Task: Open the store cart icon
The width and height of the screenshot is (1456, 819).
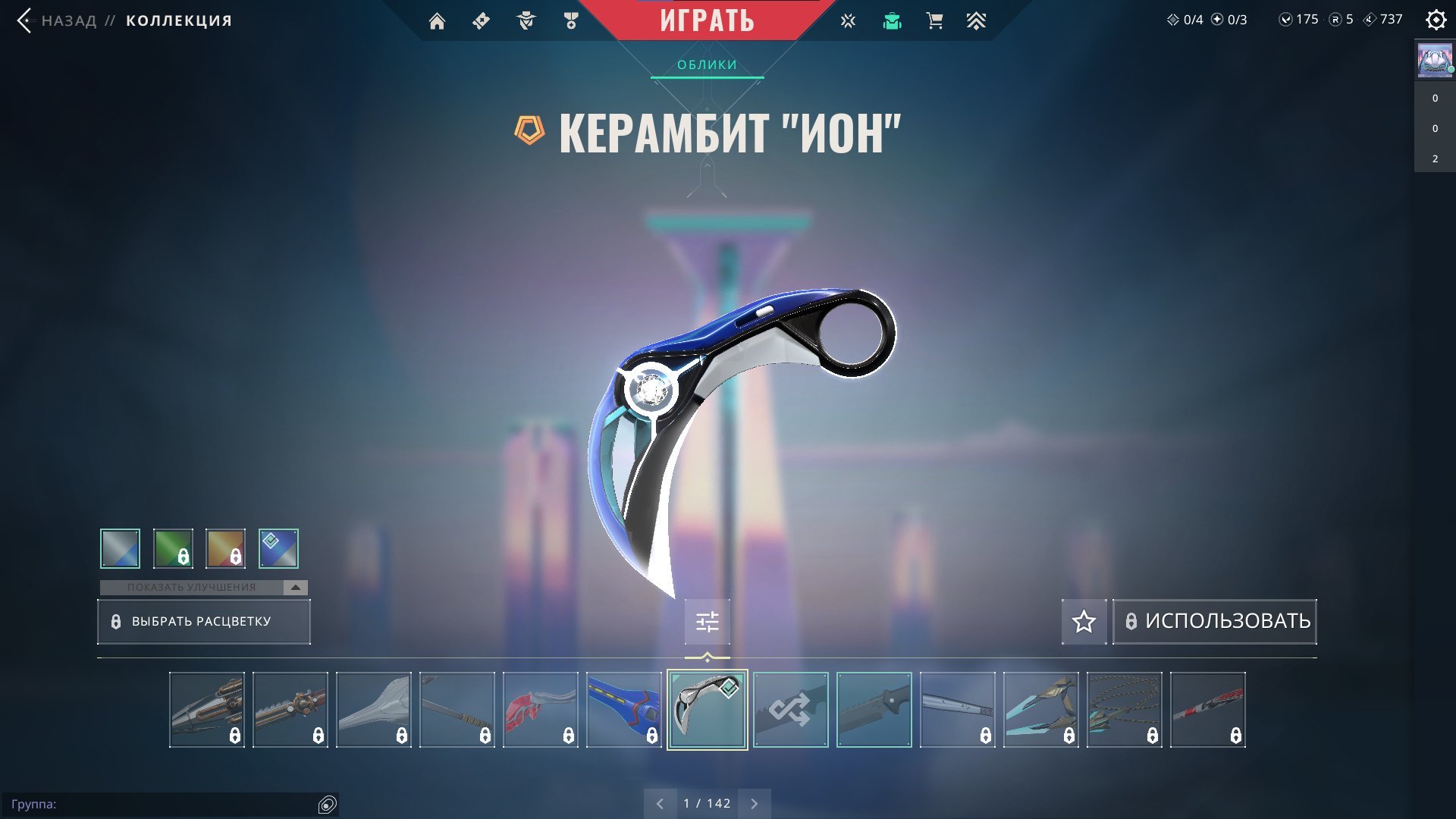Action: coord(934,20)
